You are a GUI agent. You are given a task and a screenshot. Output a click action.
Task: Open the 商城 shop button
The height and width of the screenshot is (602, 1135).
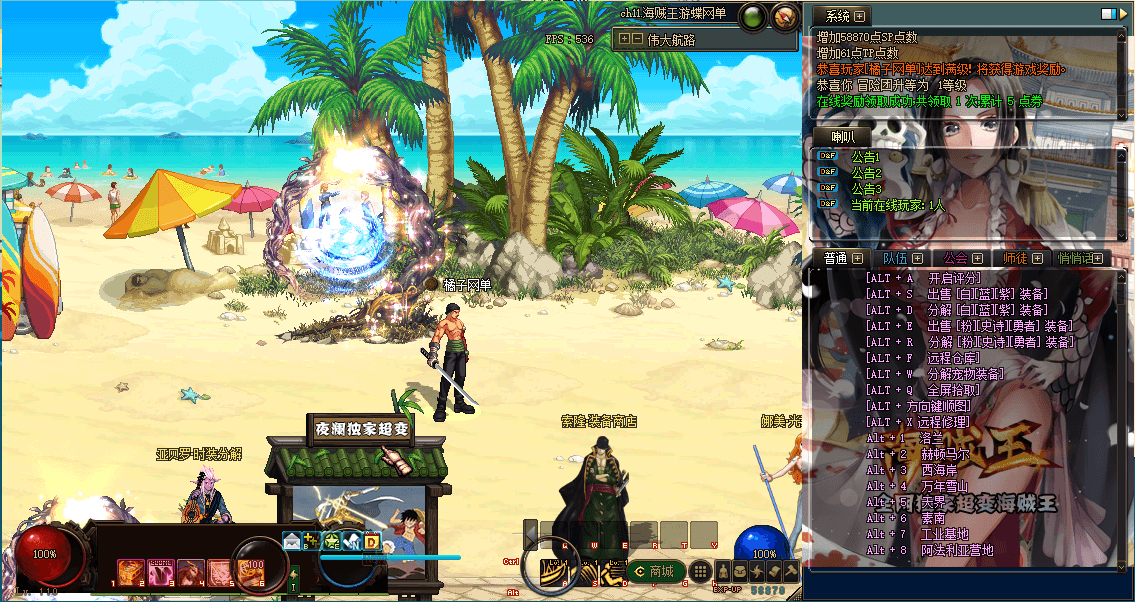click(655, 572)
